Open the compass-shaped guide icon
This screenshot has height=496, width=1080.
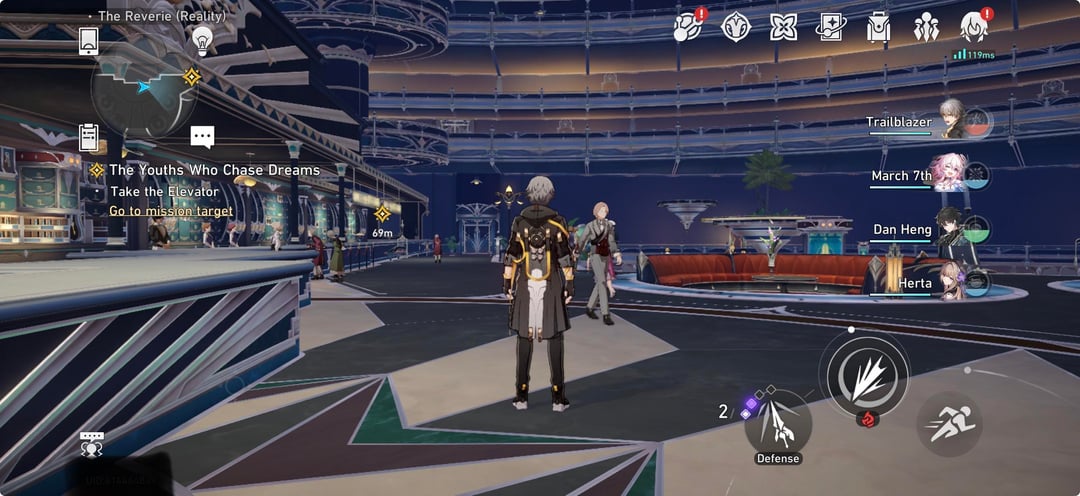pos(736,27)
